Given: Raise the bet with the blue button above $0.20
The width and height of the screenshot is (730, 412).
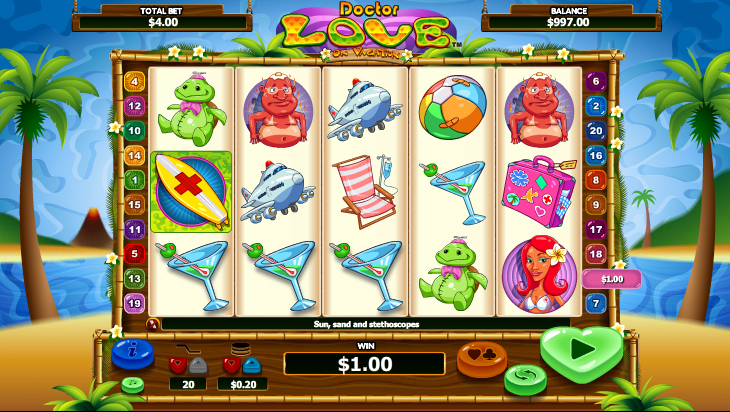Looking at the screenshot, I should coord(251,365).
